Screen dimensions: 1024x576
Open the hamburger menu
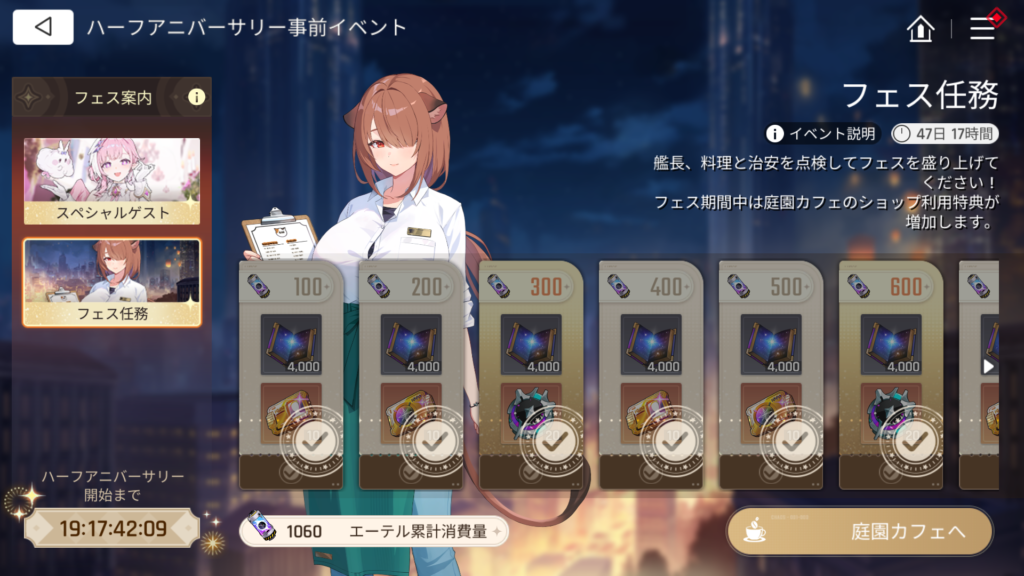coord(983,29)
